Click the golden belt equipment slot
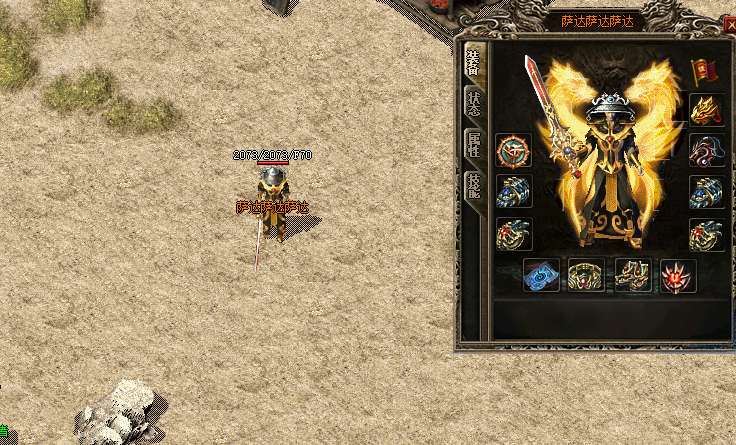 [x=586, y=275]
